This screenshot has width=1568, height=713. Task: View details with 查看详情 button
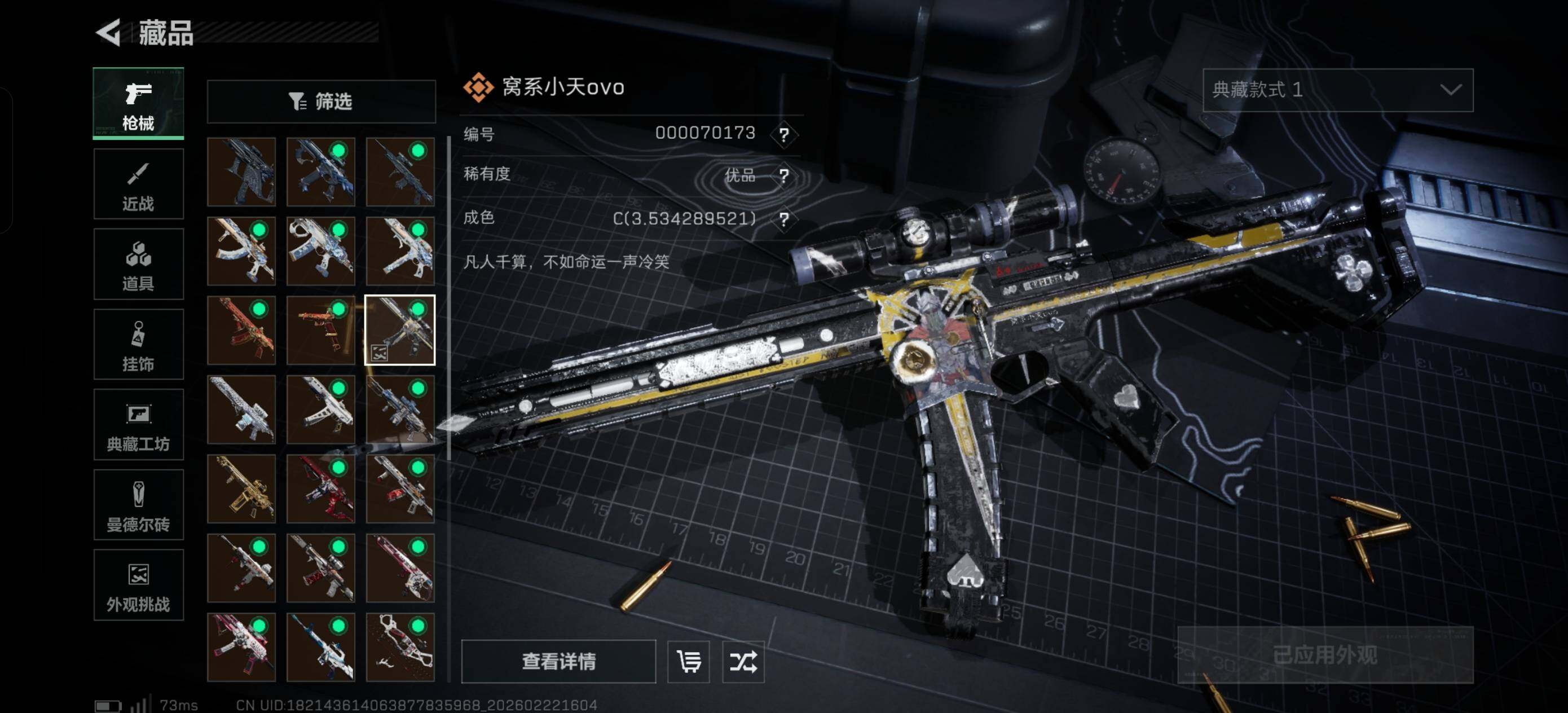(x=558, y=661)
